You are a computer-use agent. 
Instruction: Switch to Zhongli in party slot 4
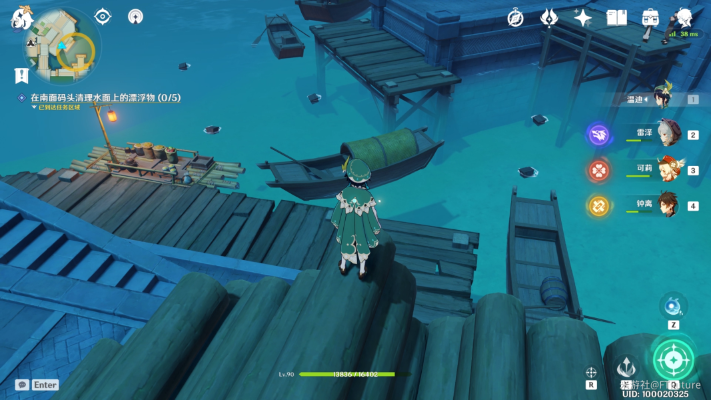coord(667,205)
